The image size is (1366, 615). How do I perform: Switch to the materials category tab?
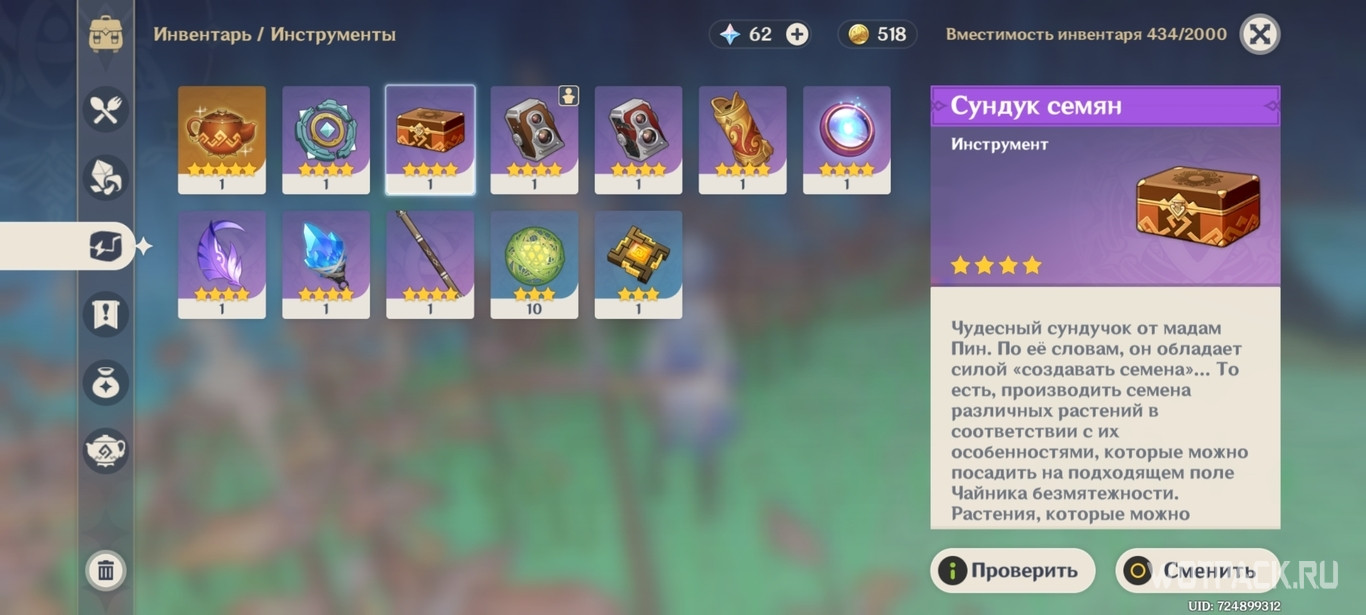(x=106, y=177)
